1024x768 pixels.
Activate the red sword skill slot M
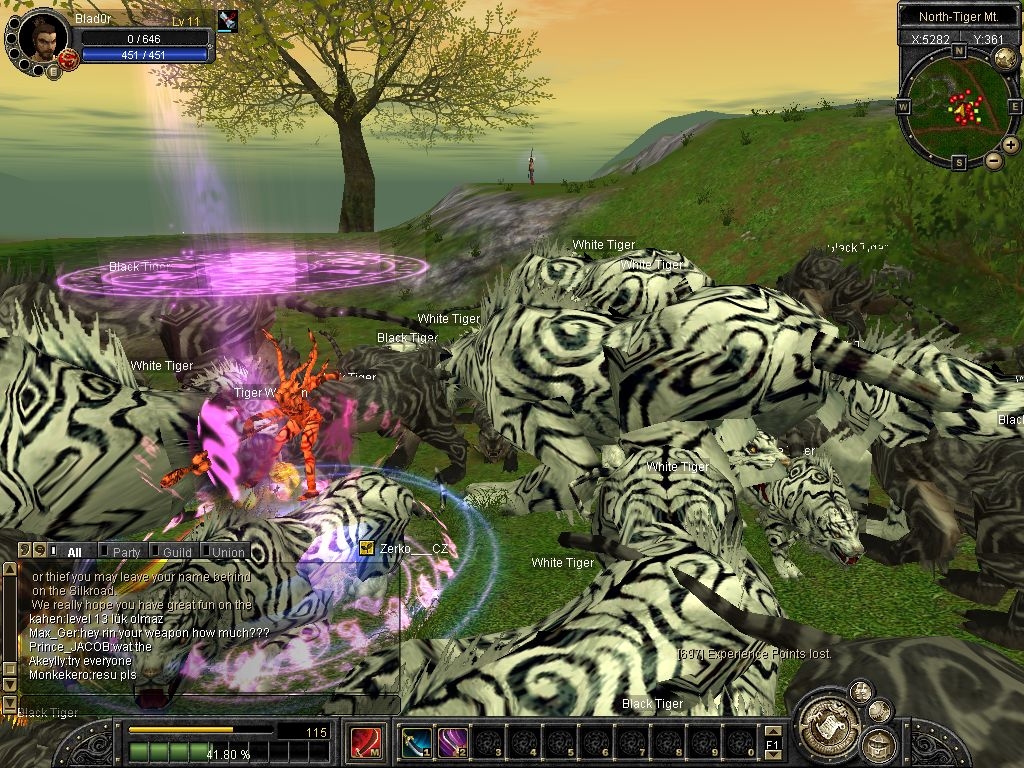pos(364,742)
